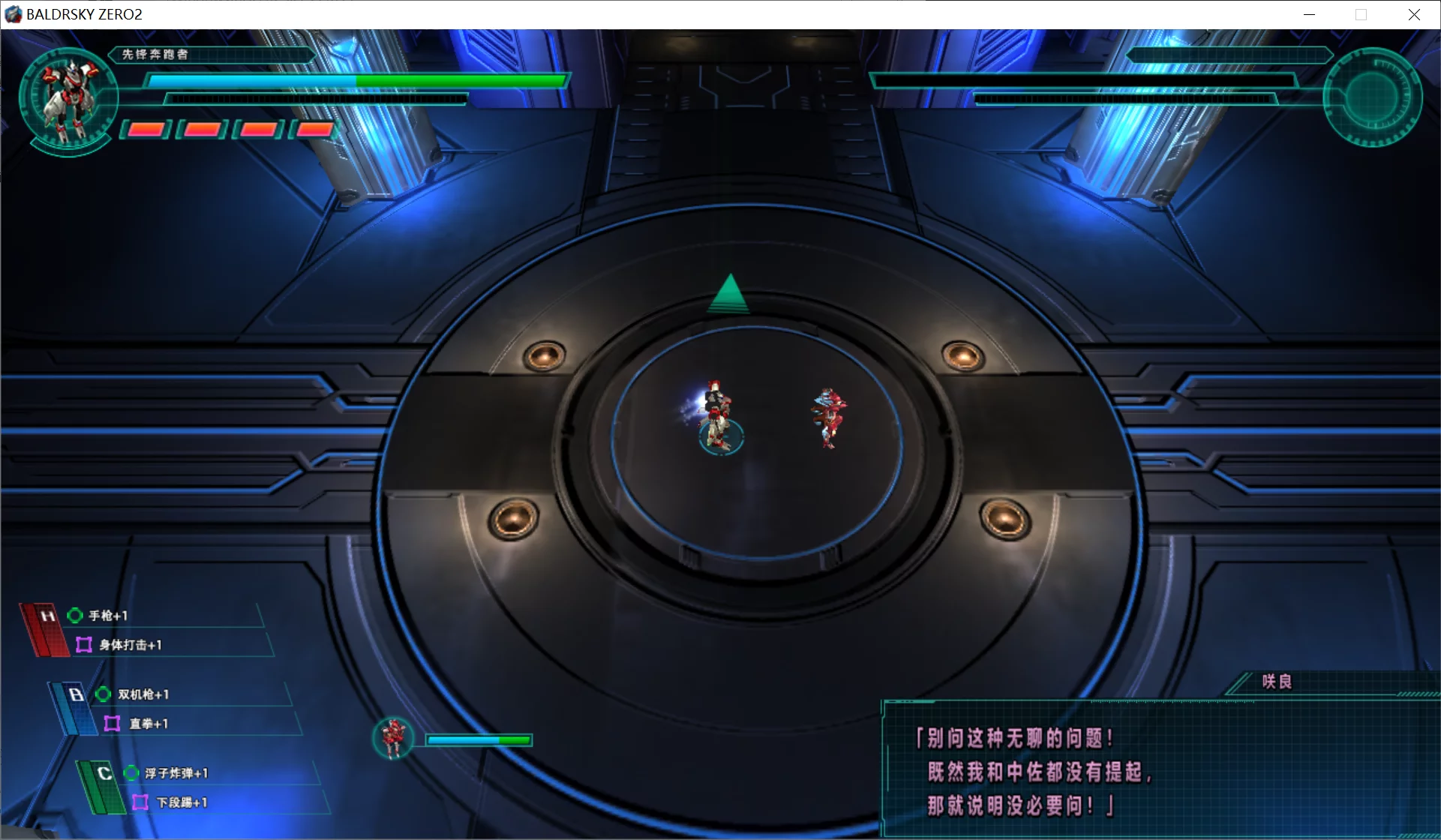Select the 双机枪+1 twin machine gun icon
The width and height of the screenshot is (1441, 840).
click(x=103, y=694)
